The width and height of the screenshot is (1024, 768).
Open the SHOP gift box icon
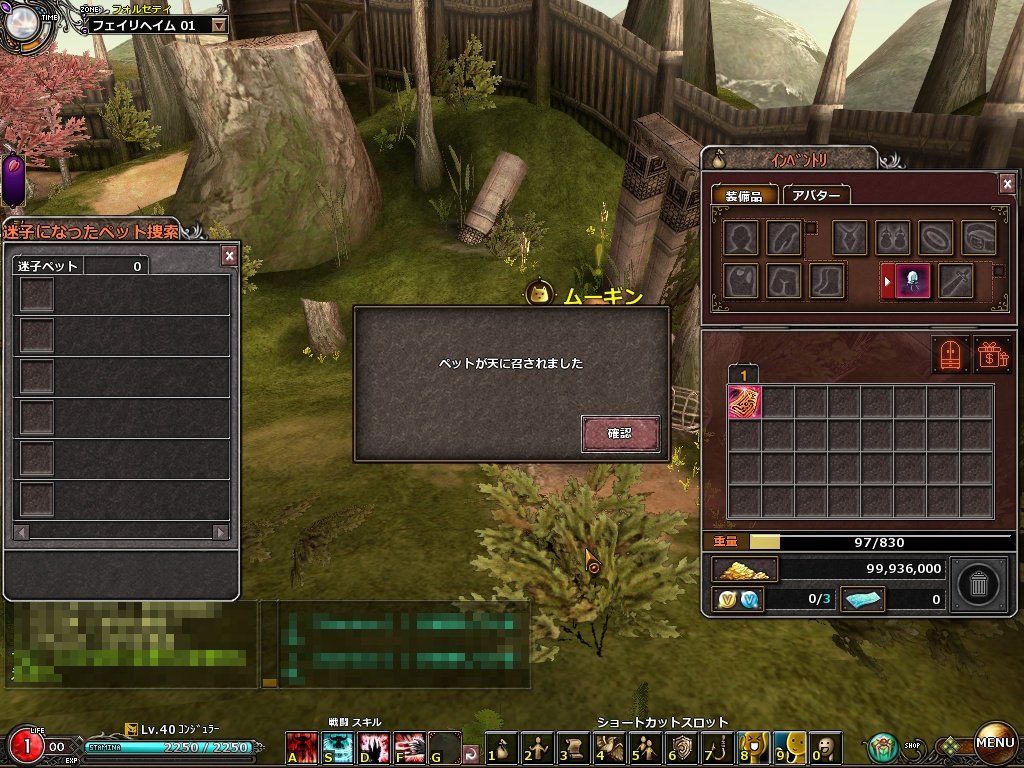tap(882, 746)
